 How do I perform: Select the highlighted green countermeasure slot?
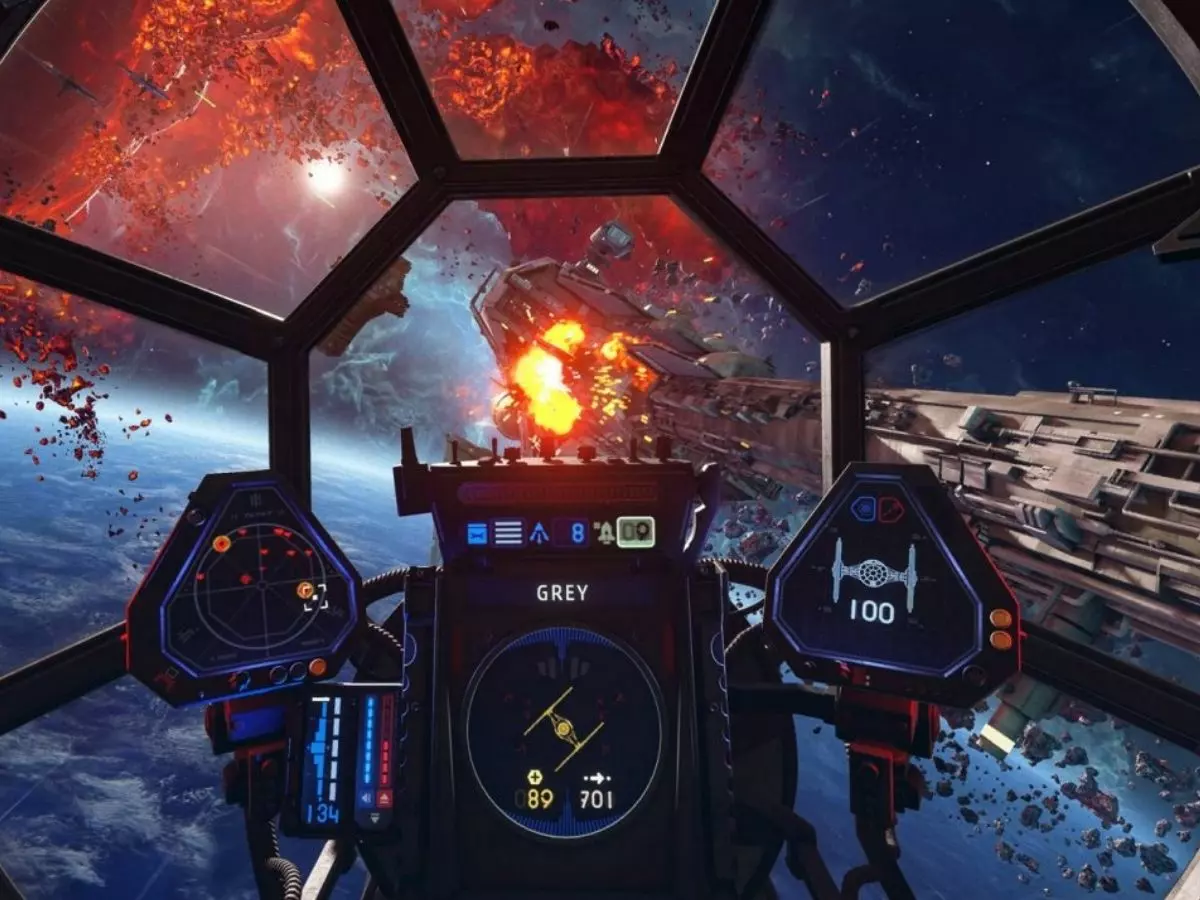click(x=635, y=532)
